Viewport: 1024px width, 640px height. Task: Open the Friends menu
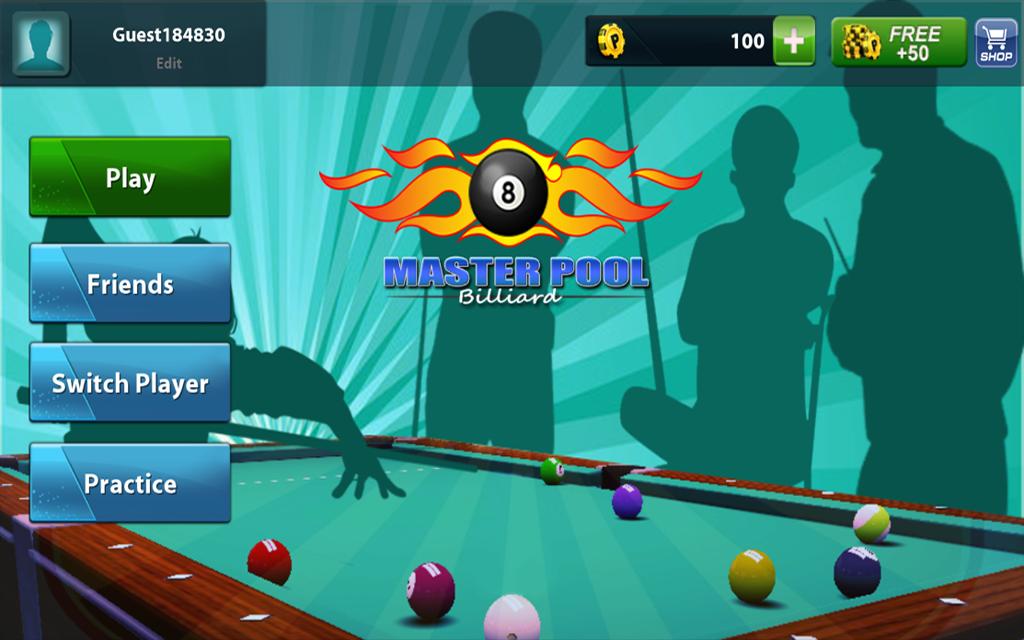[x=130, y=284]
